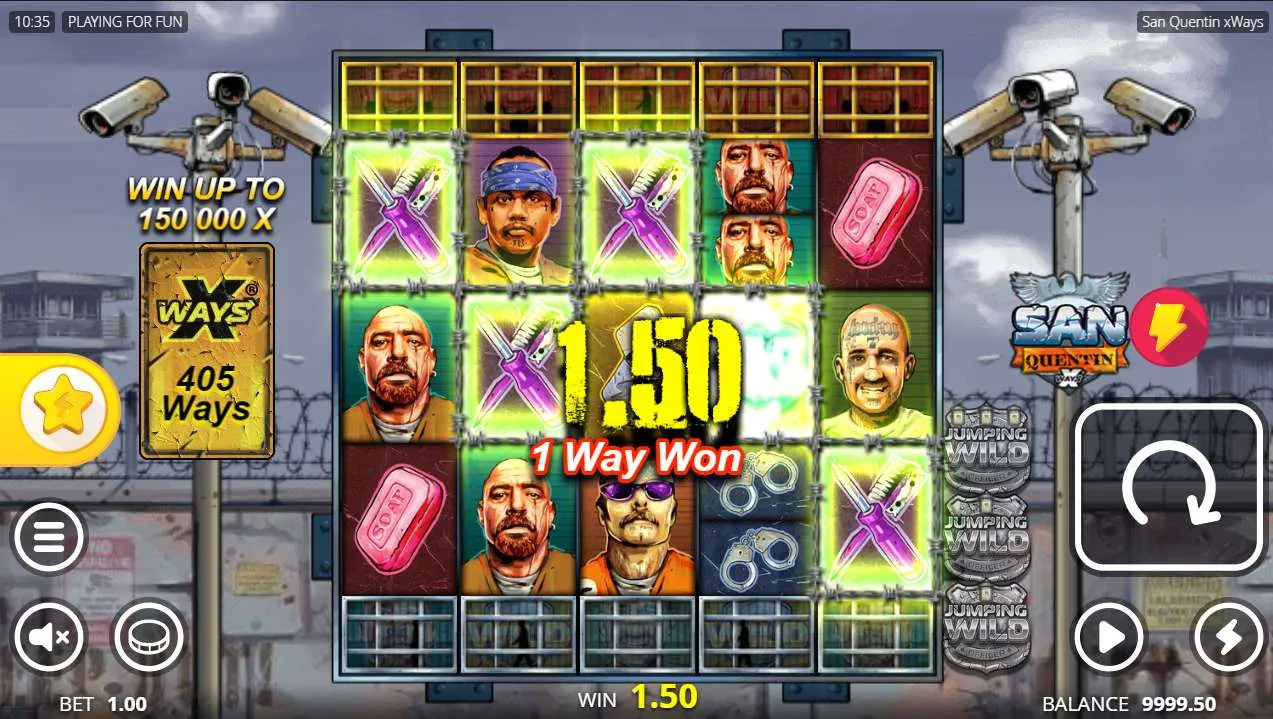
Task: Spin the reels with the large spin button
Action: click(1168, 488)
